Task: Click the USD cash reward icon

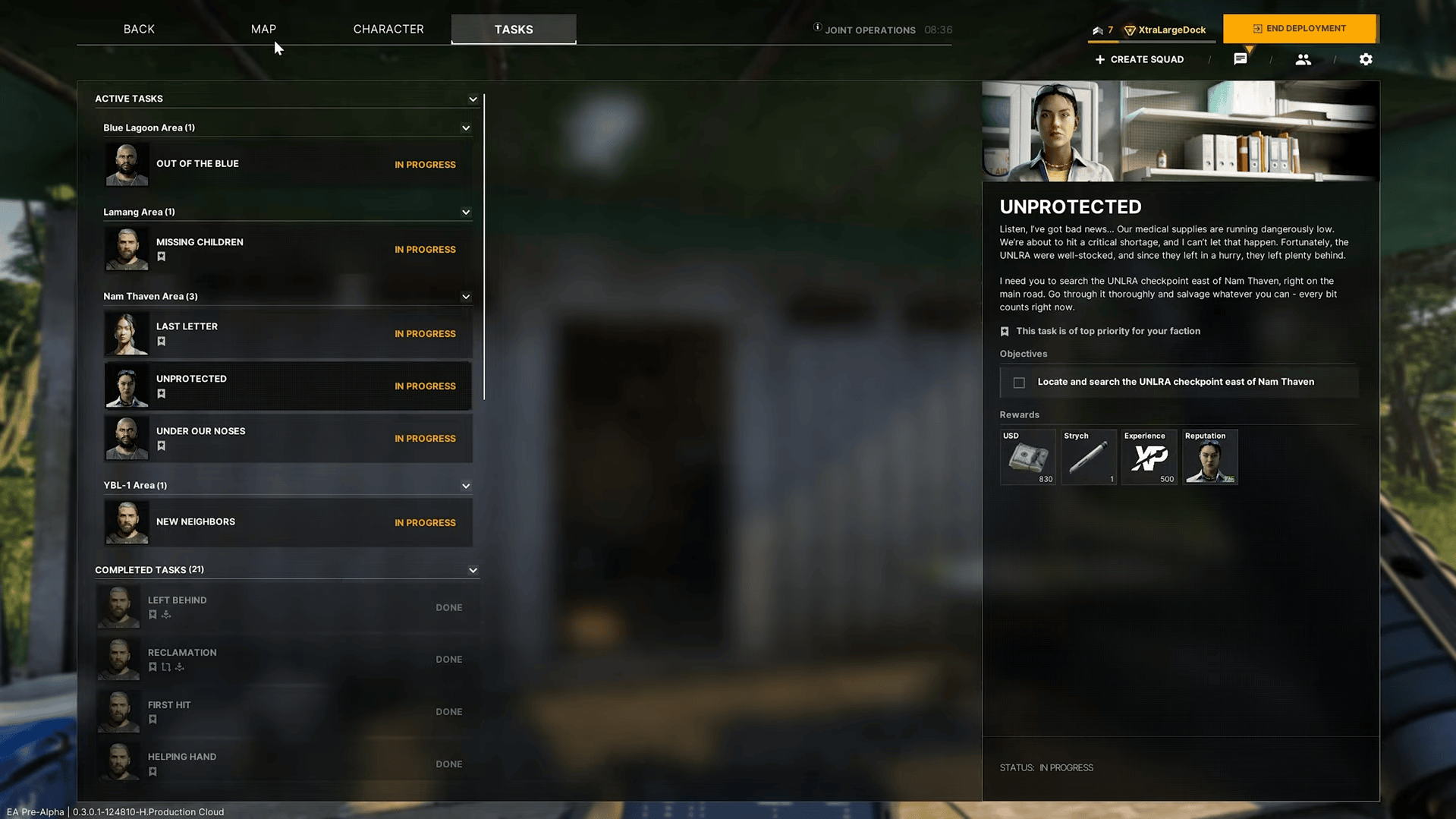Action: pos(1027,456)
